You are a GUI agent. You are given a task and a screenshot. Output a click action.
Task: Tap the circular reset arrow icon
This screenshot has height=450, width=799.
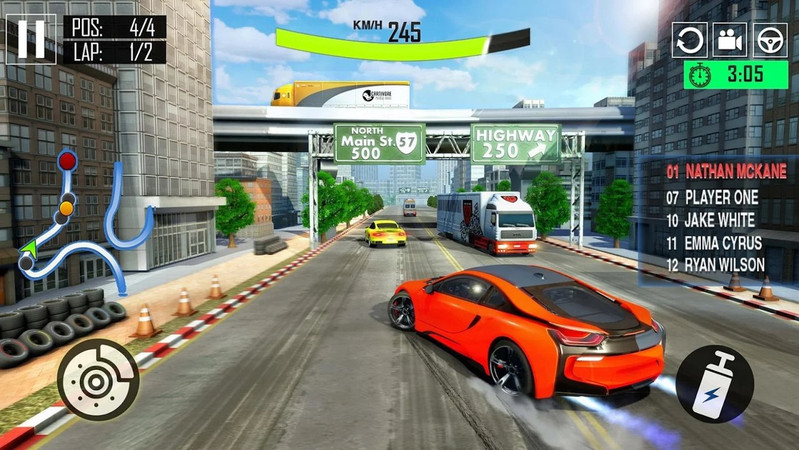pos(689,40)
